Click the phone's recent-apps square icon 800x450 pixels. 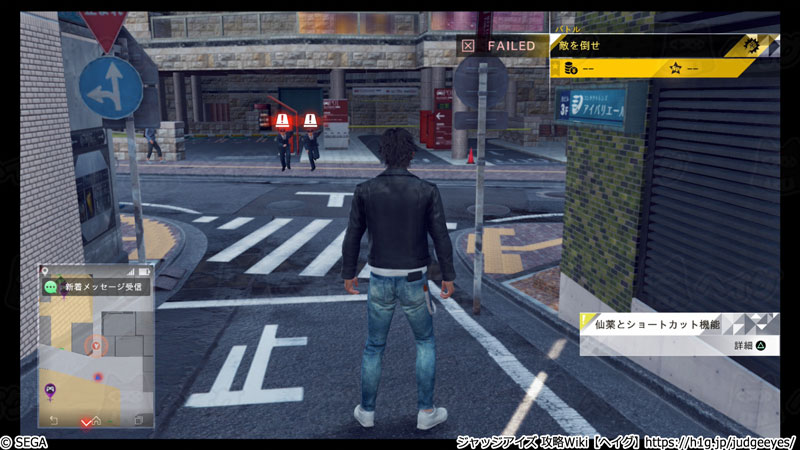[x=139, y=420]
